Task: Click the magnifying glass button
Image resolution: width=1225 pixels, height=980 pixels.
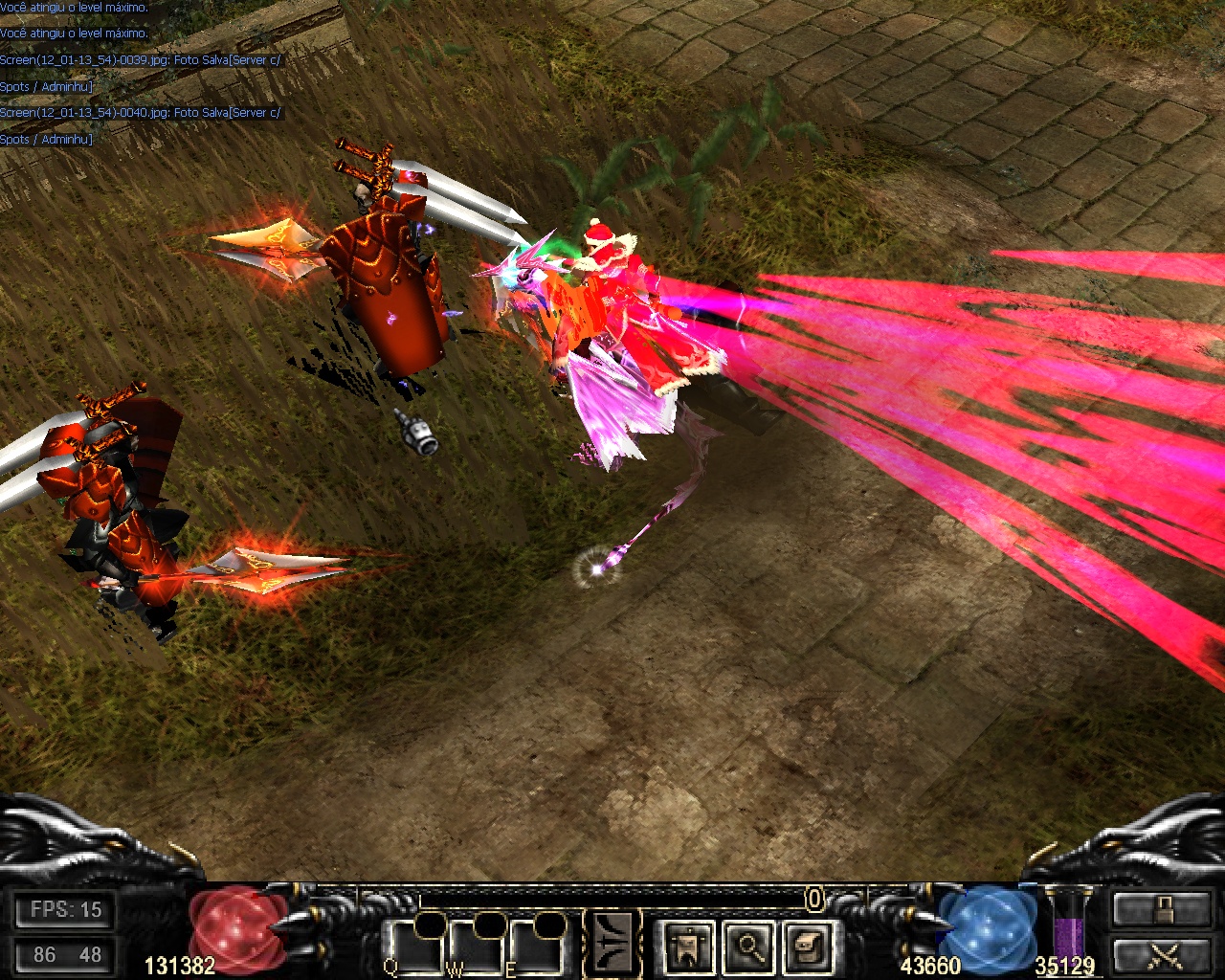Action: tap(747, 947)
